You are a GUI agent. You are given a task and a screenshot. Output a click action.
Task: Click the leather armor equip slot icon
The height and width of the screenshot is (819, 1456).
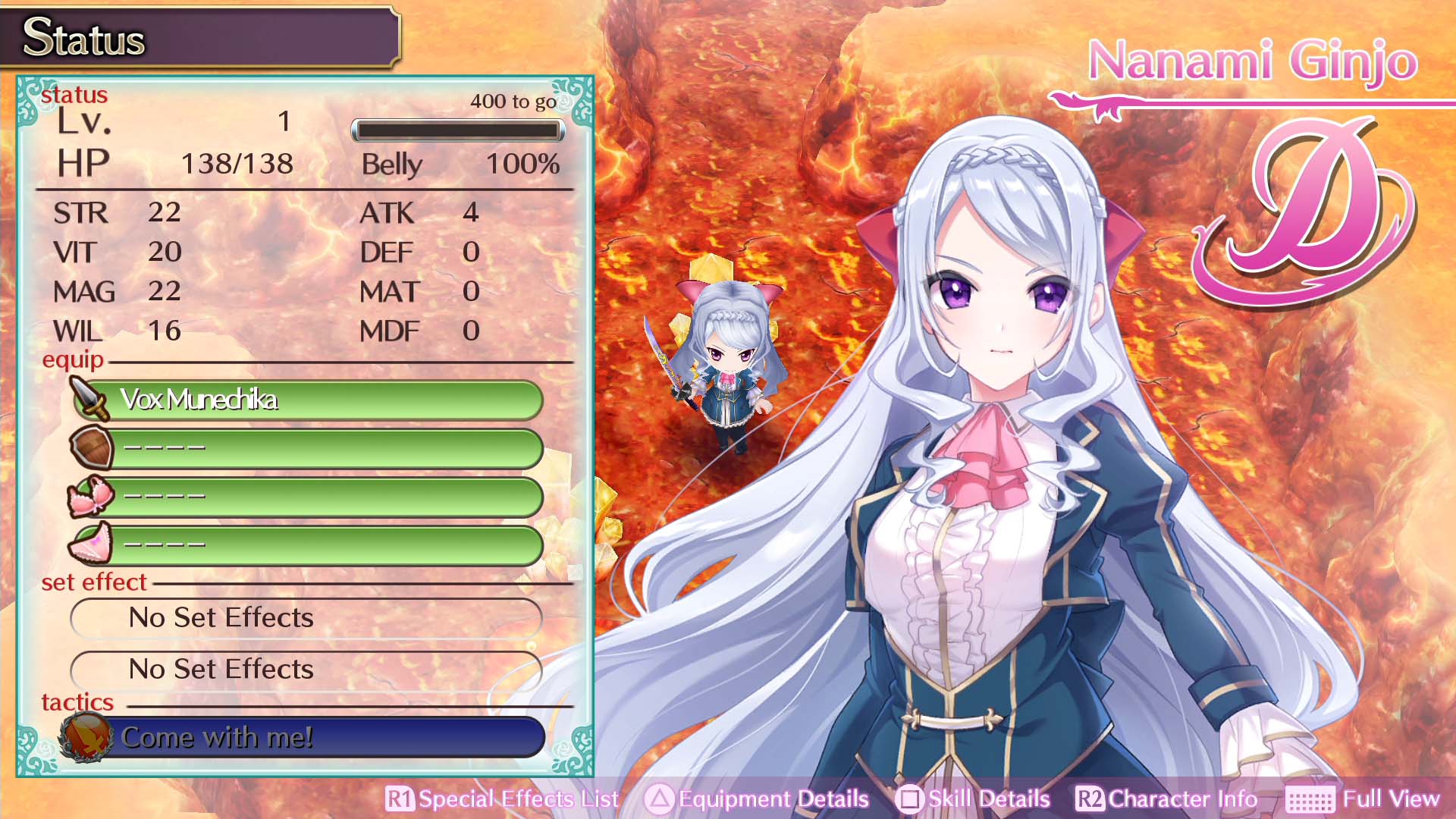tap(90, 447)
